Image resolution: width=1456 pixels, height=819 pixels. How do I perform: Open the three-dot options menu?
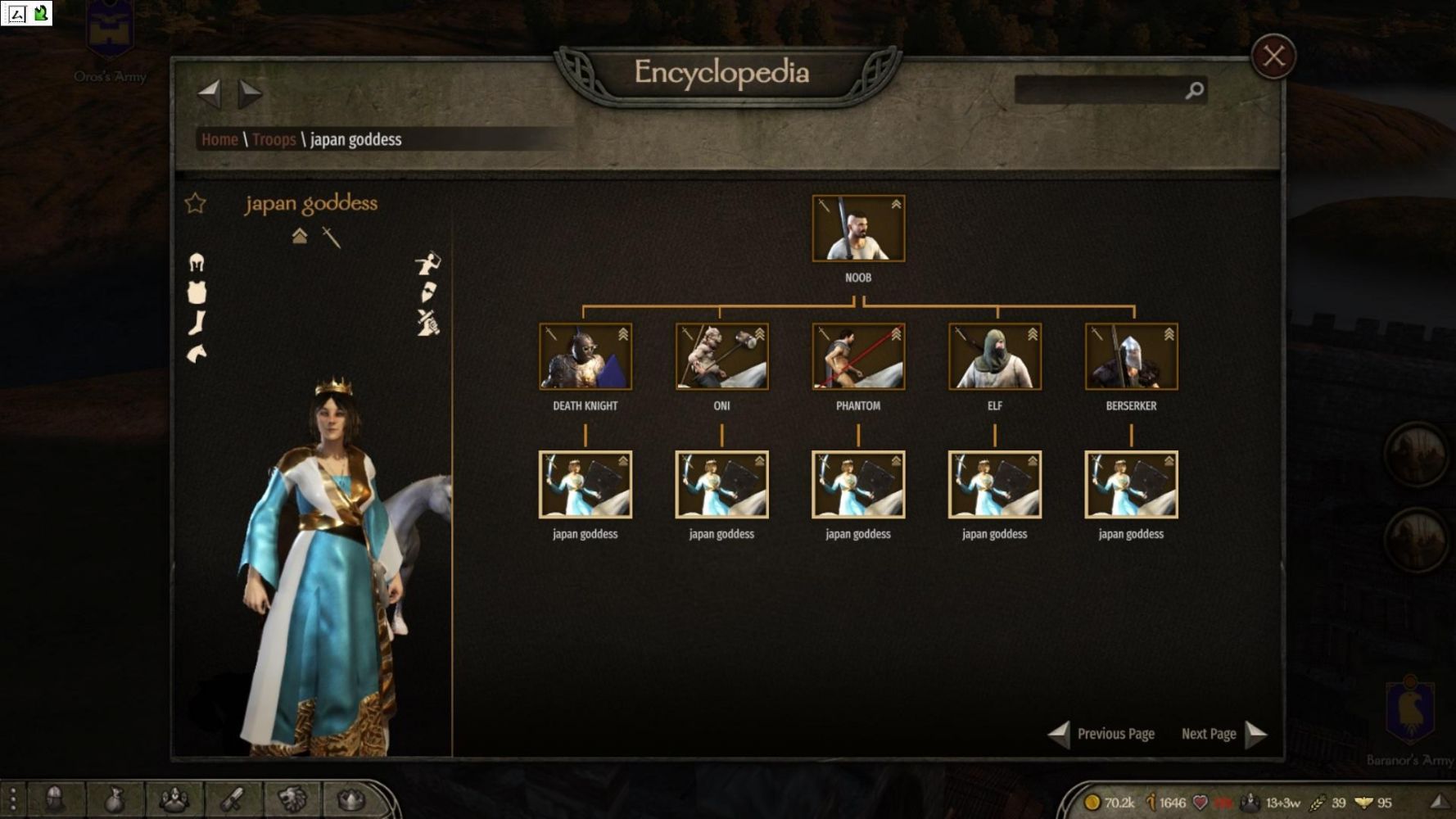click(13, 799)
